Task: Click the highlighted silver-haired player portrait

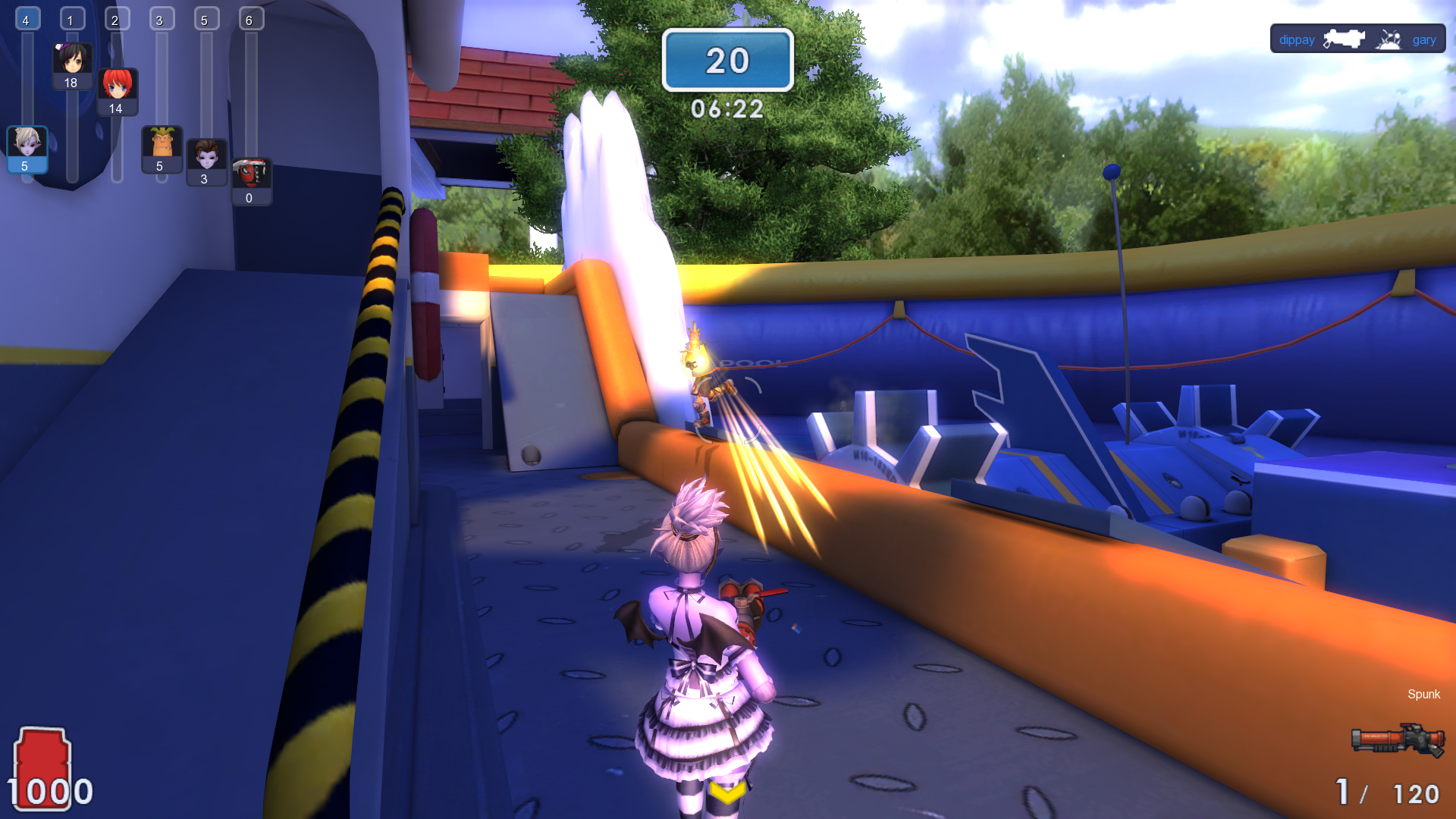Action: point(27,144)
